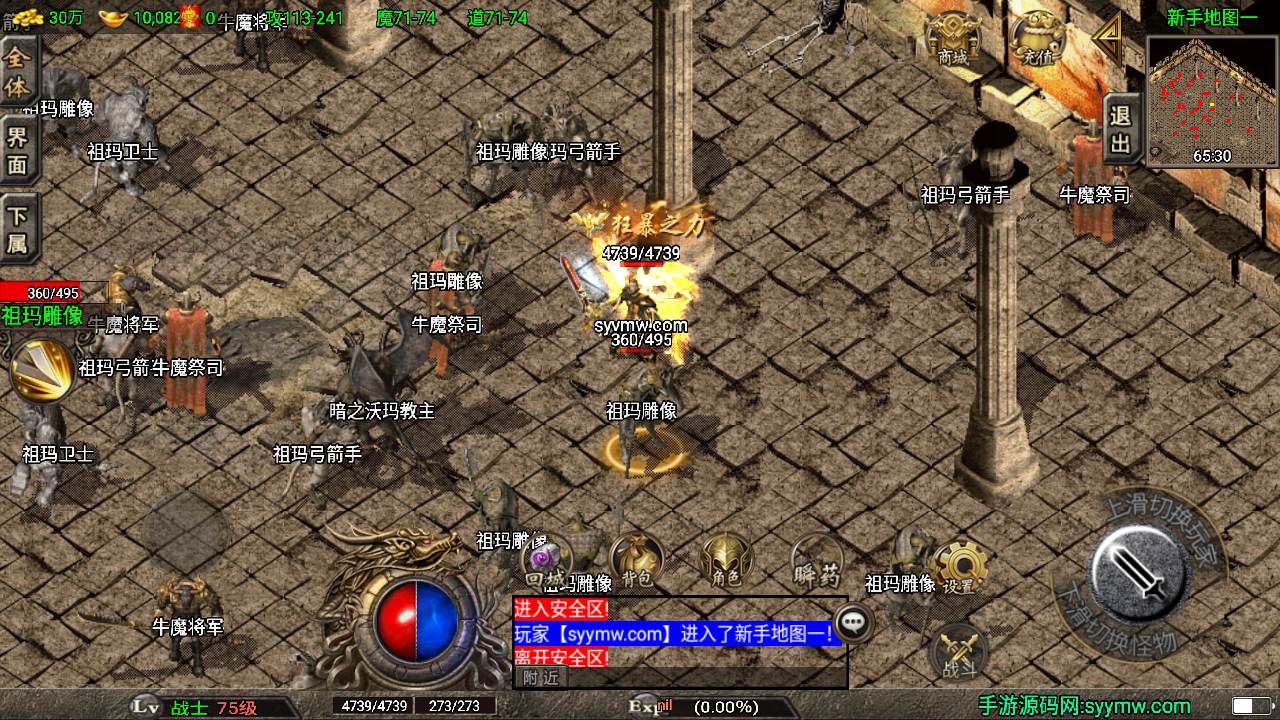Select the 全体 button

tap(18, 71)
